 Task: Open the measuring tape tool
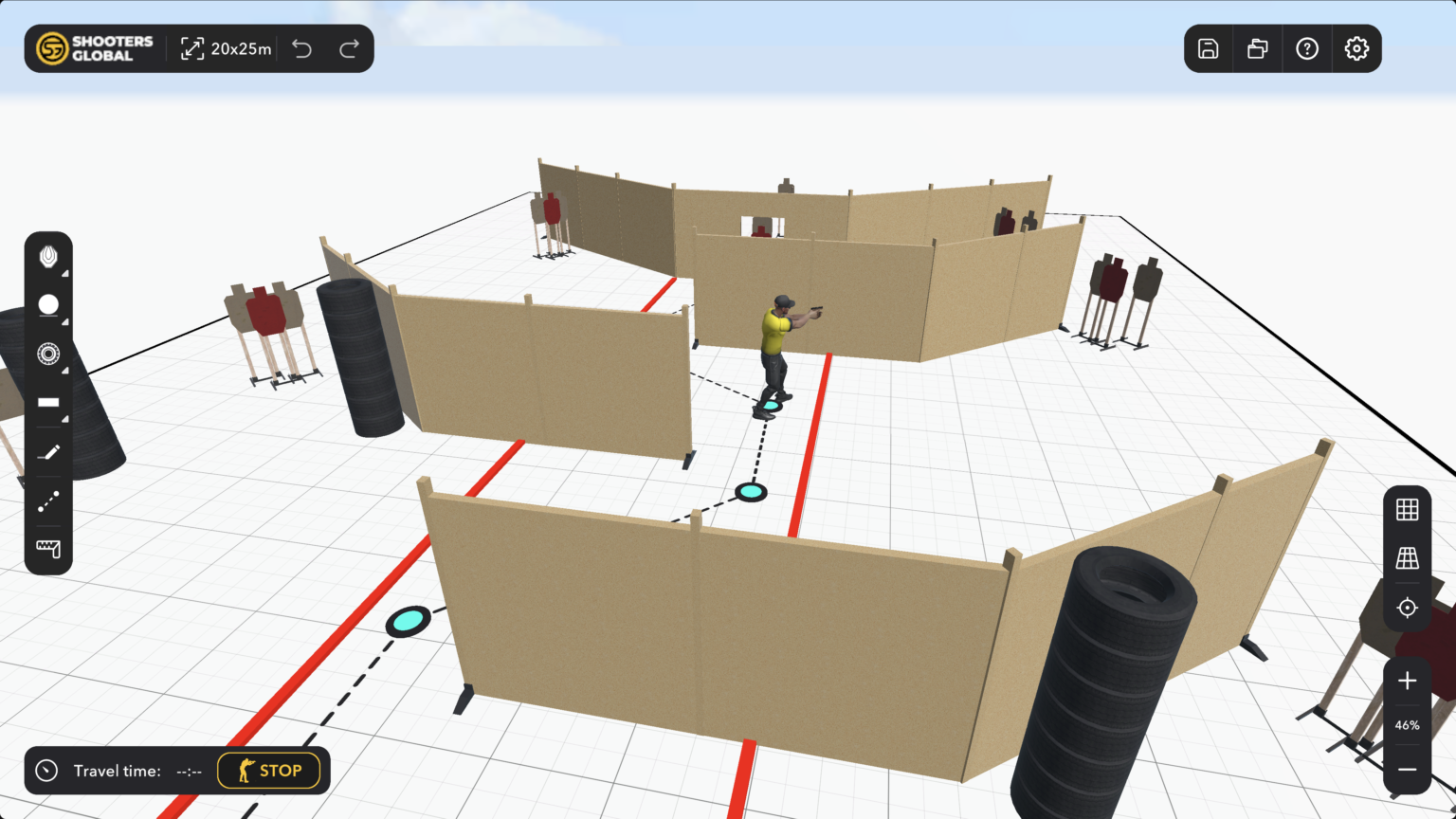click(48, 549)
